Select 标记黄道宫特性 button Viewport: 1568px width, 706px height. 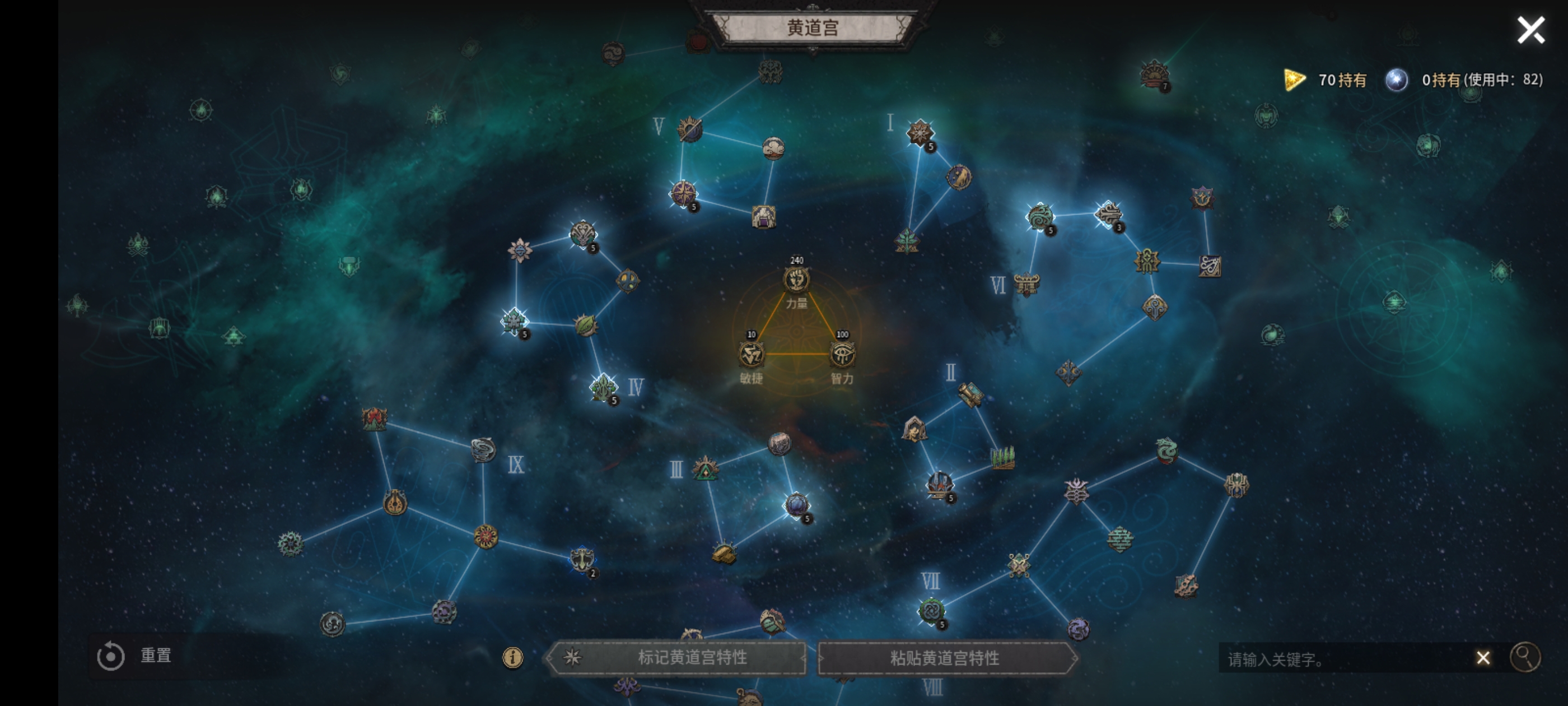677,657
